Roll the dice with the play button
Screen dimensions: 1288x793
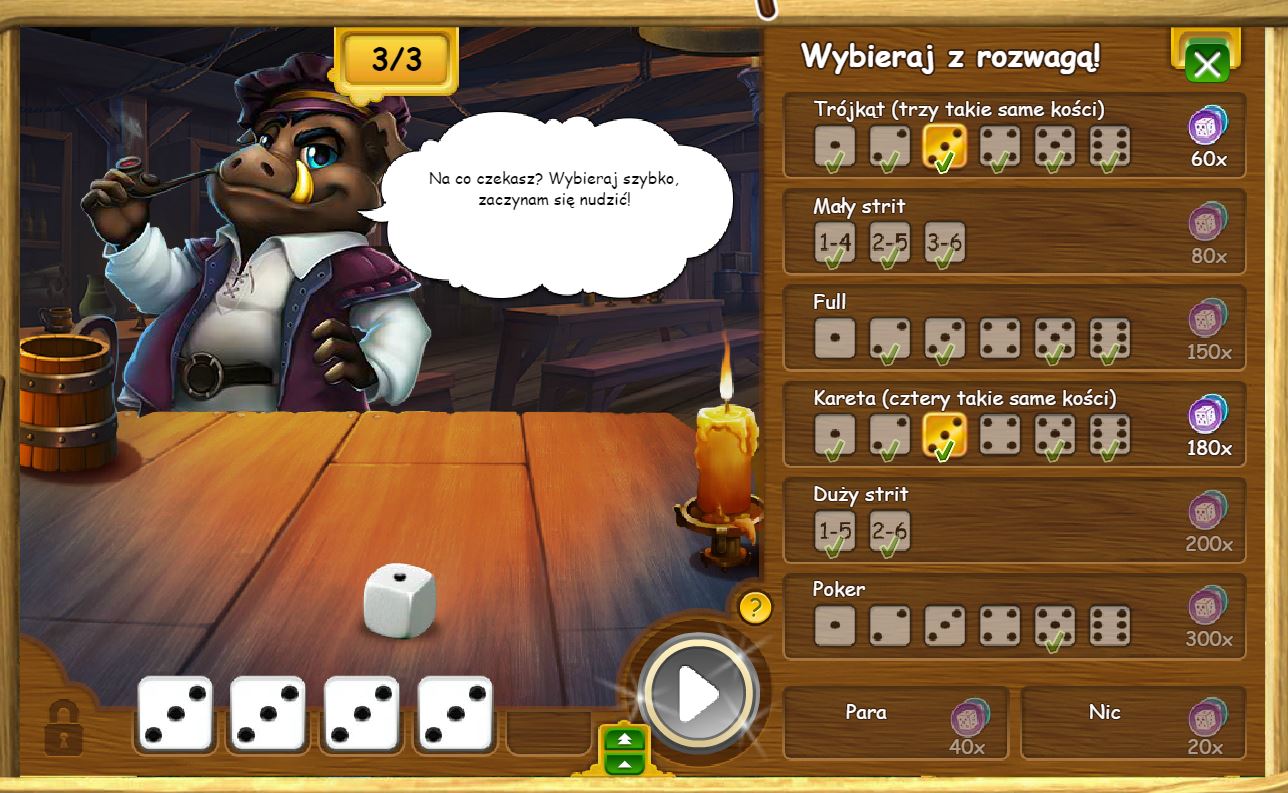(x=697, y=692)
